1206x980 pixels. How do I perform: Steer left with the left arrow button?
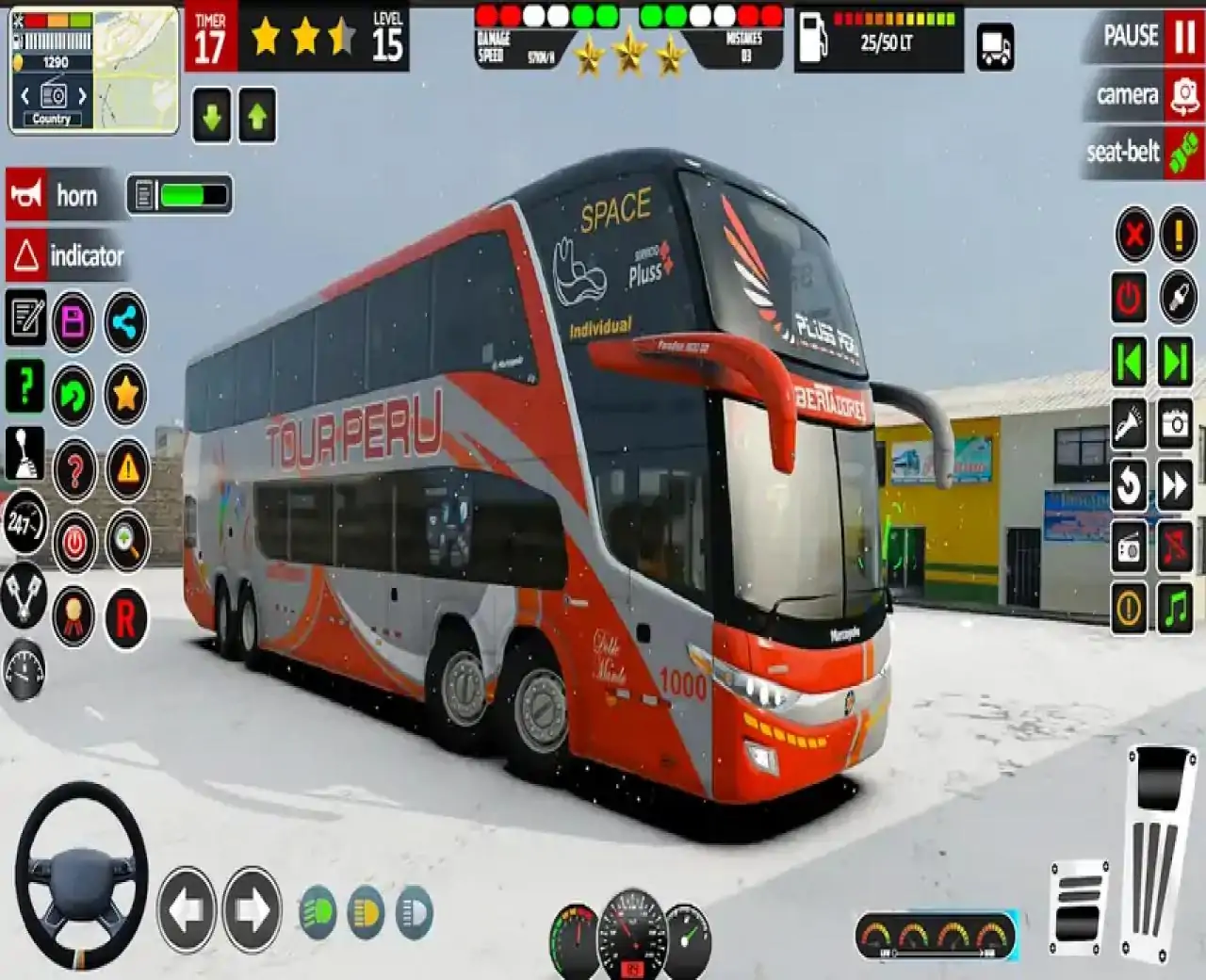[186, 910]
